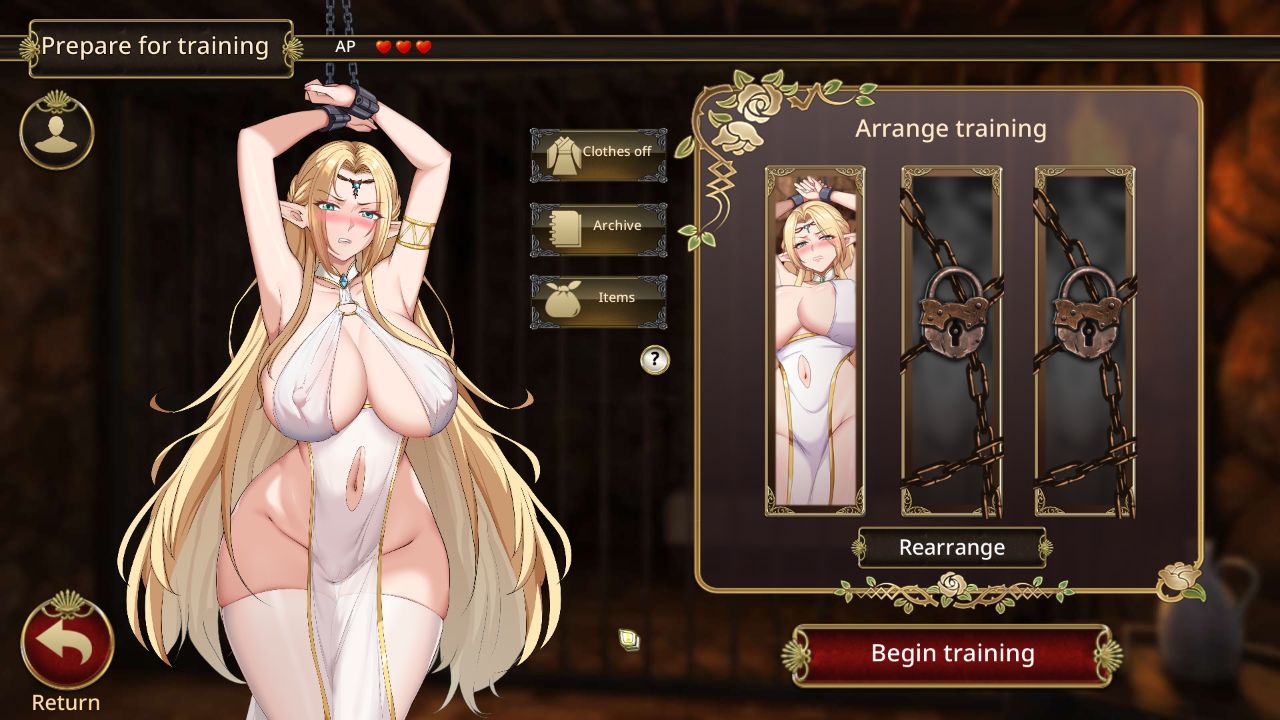This screenshot has width=1280, height=720.
Task: Click the question mark help icon
Action: click(653, 360)
